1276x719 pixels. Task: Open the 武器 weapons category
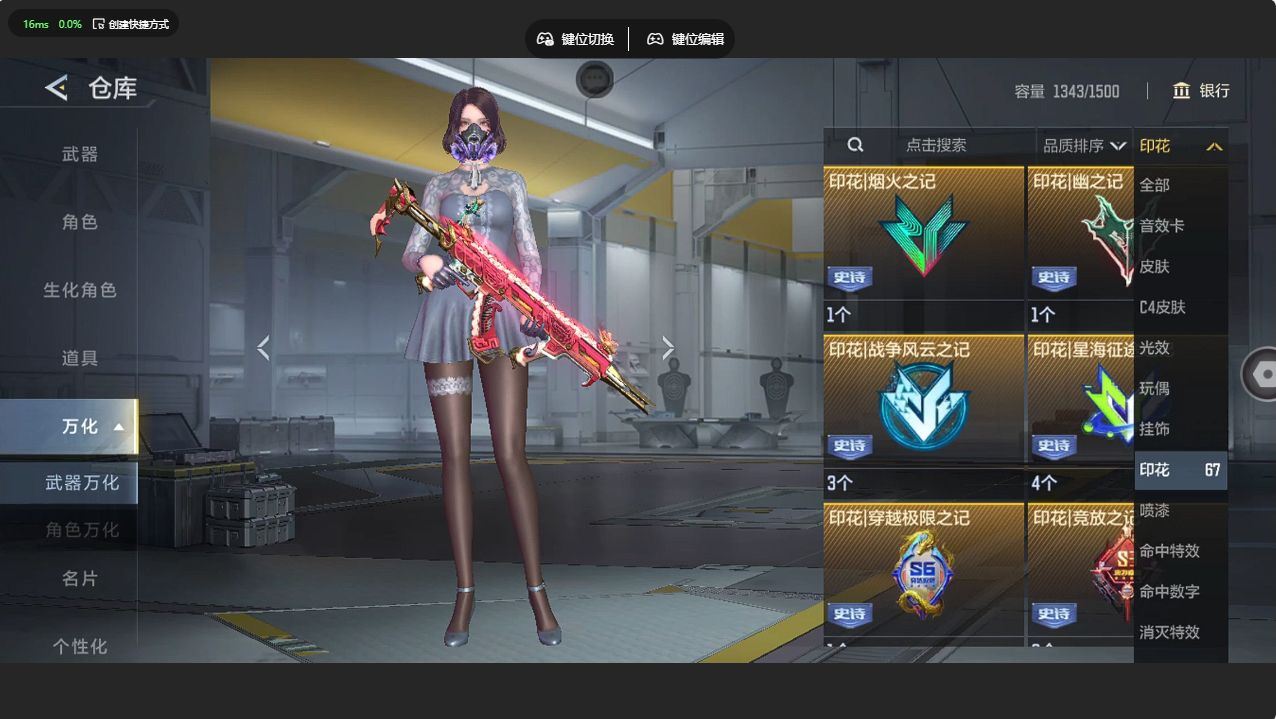tap(80, 154)
